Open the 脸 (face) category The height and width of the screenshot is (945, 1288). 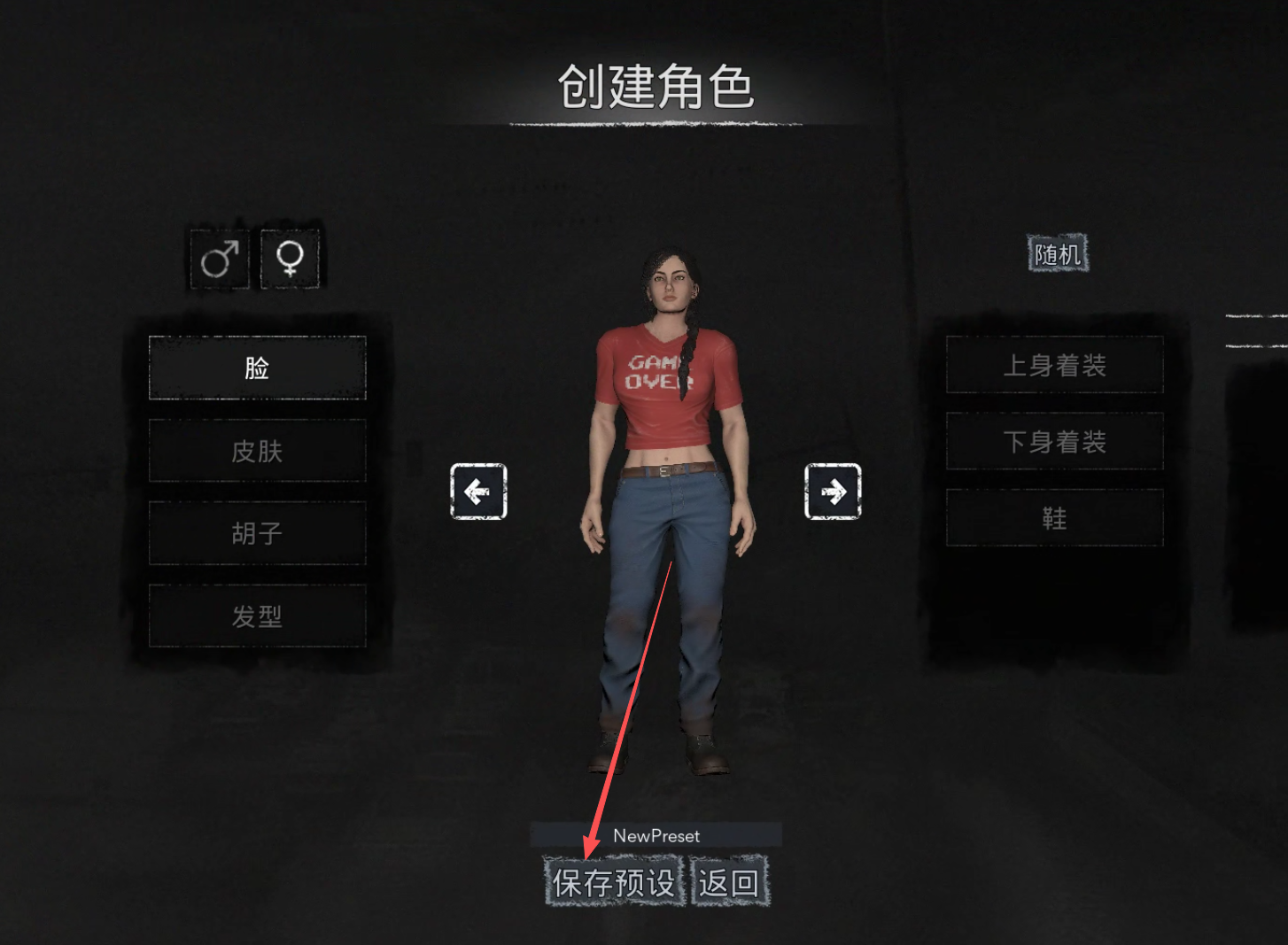257,368
